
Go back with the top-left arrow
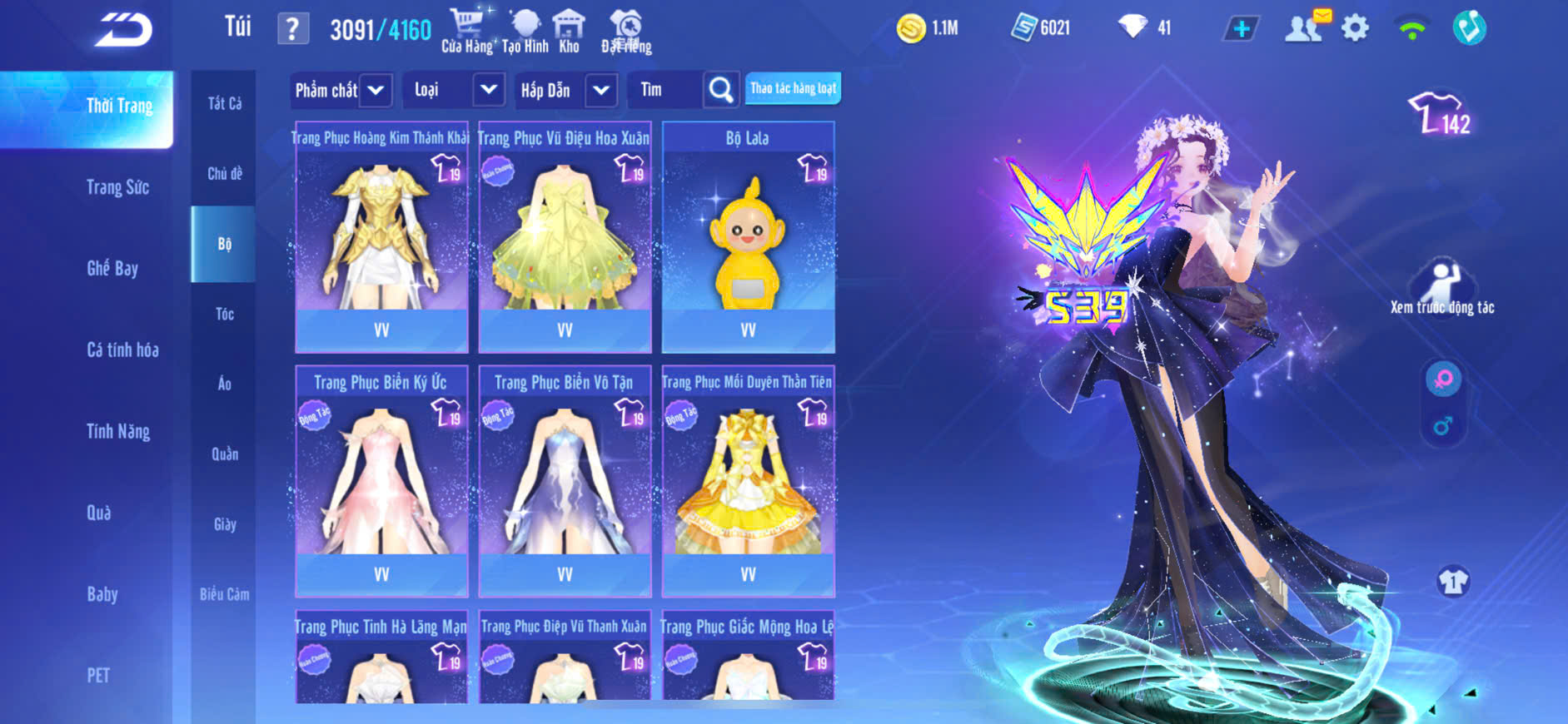[x=123, y=31]
